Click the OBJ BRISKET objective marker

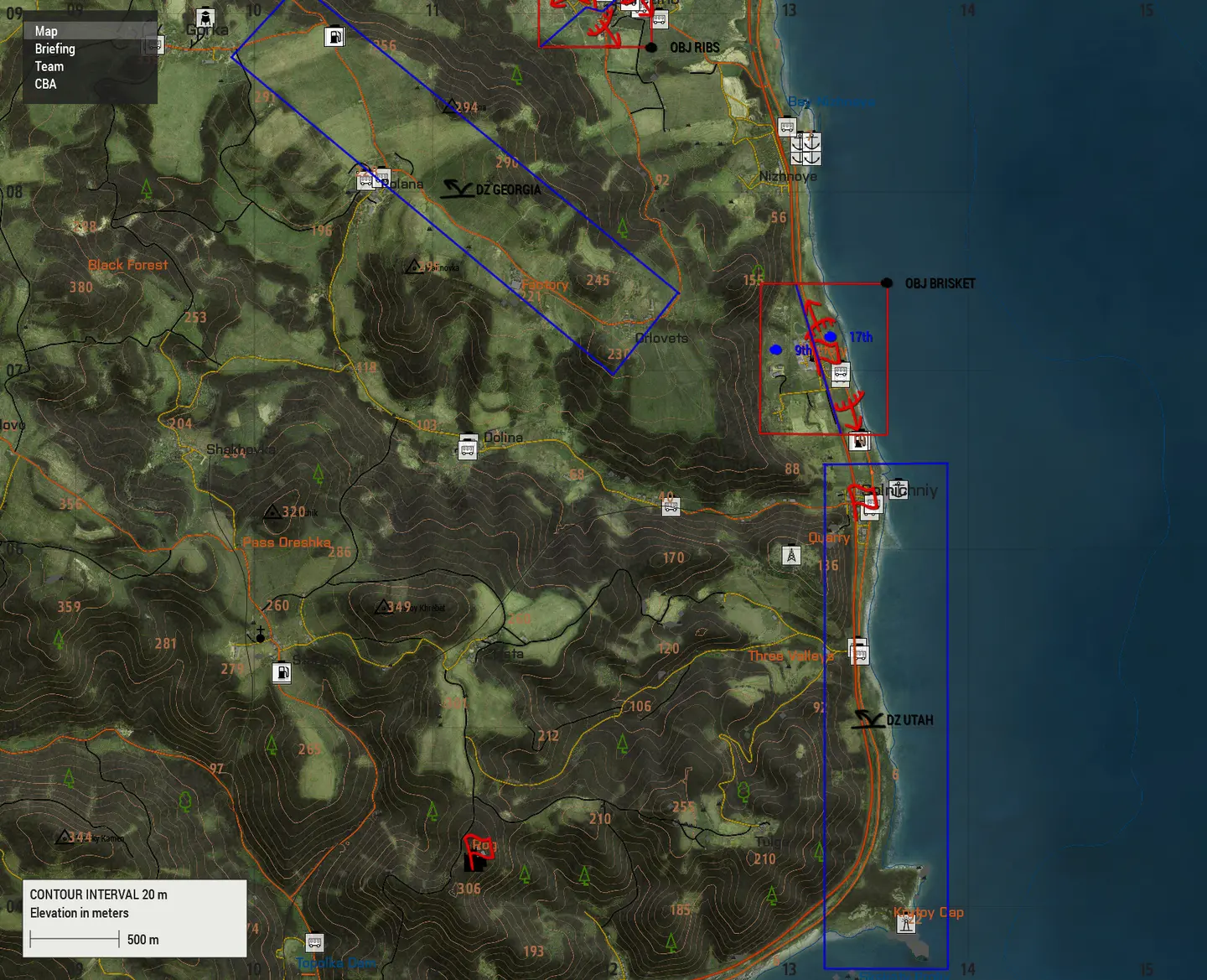[x=887, y=283]
